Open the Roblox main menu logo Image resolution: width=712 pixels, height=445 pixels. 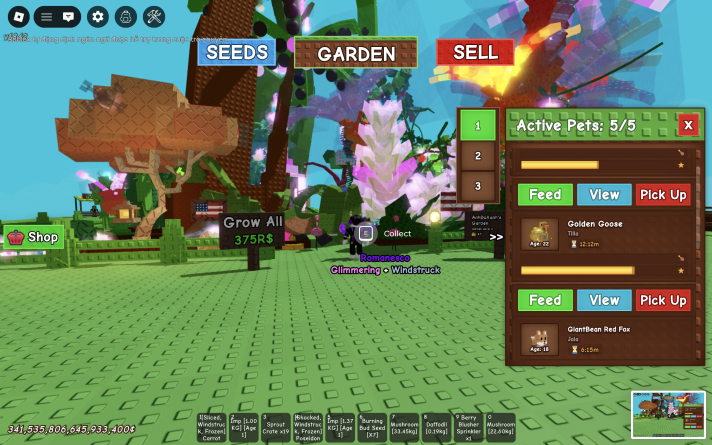(15, 16)
